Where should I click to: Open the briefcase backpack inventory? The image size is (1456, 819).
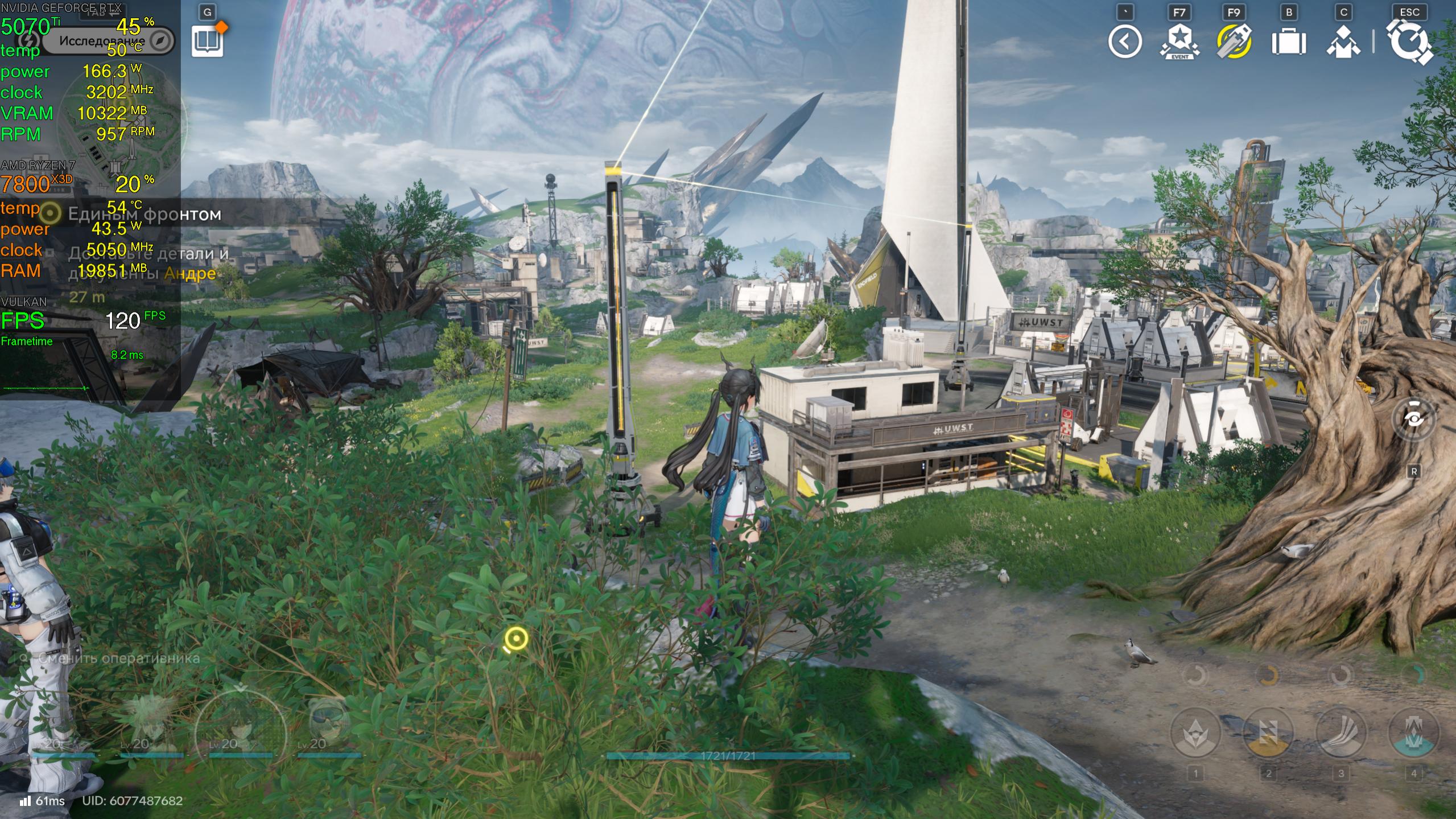tap(1288, 42)
